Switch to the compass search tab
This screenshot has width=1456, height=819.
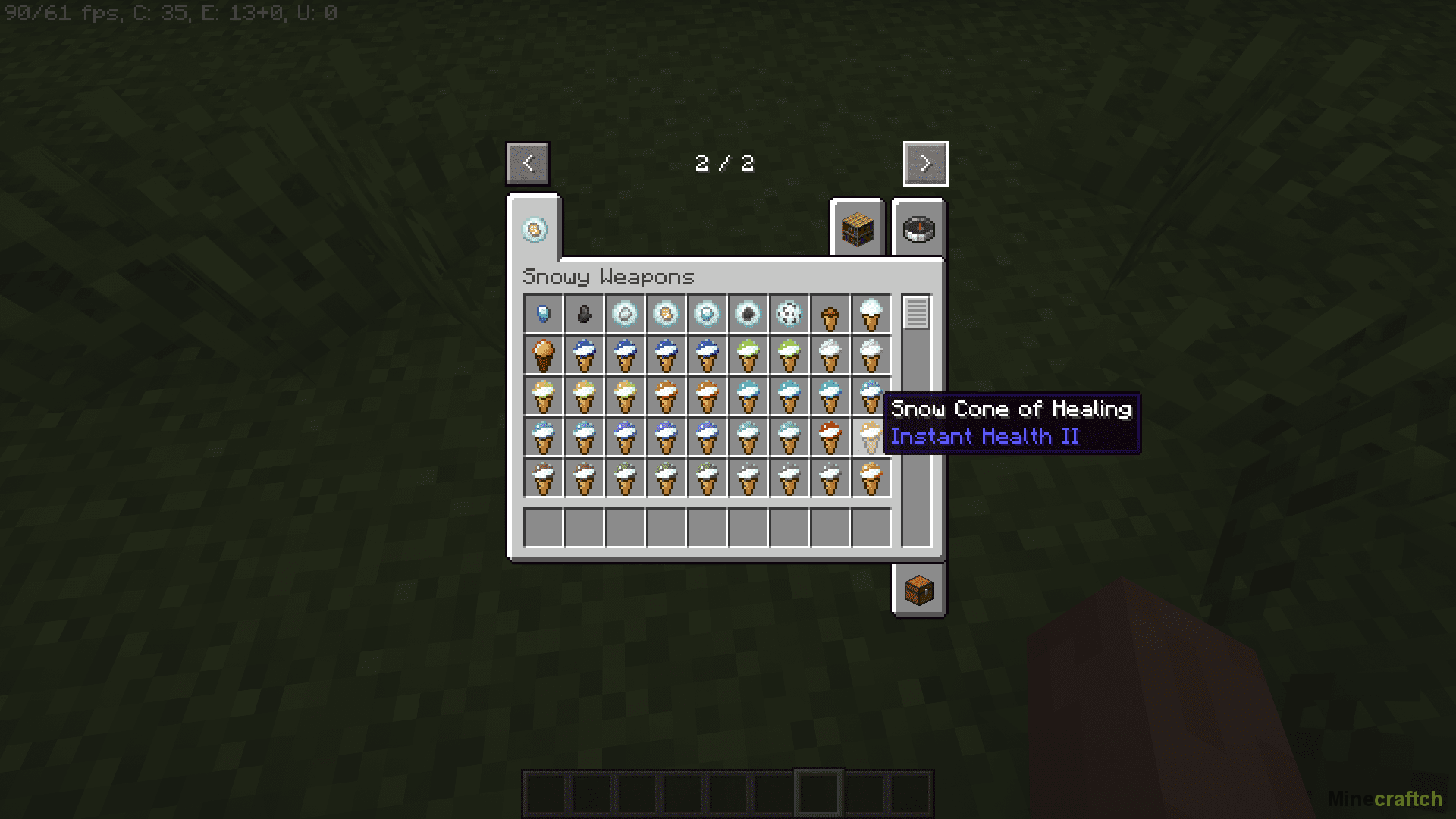pyautogui.click(x=918, y=229)
